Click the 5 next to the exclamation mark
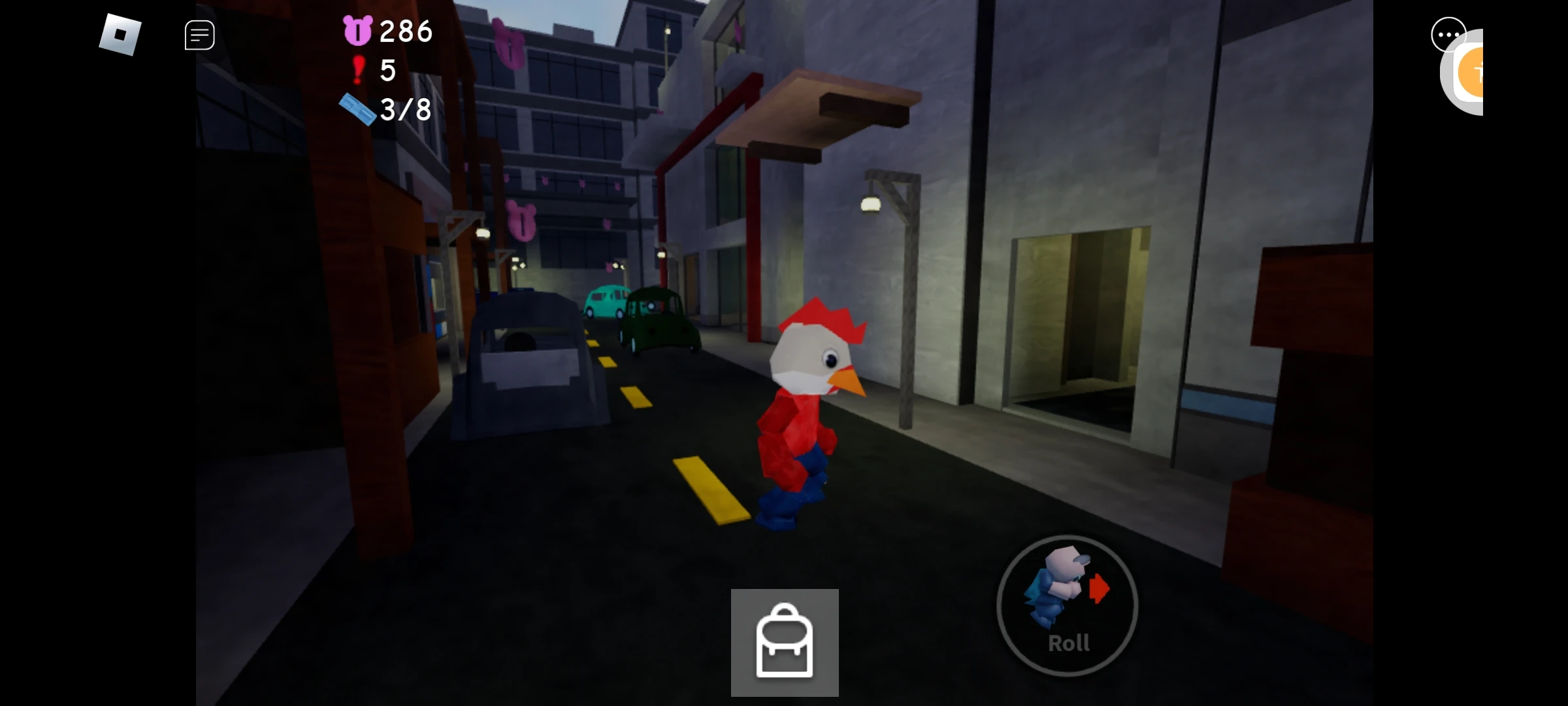Image resolution: width=1568 pixels, height=706 pixels. pyautogui.click(x=388, y=71)
